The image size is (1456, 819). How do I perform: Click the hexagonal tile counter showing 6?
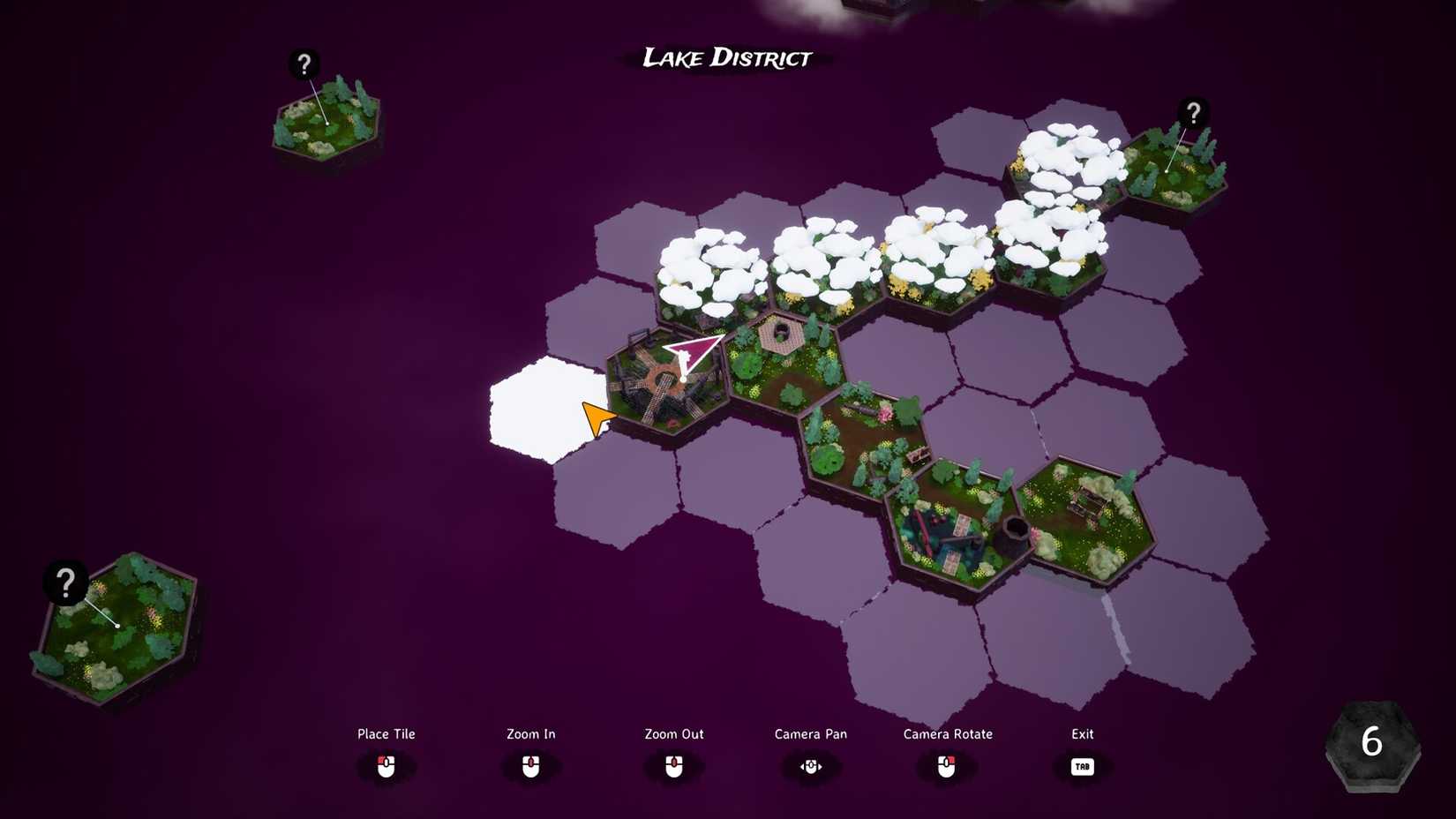(x=1373, y=744)
